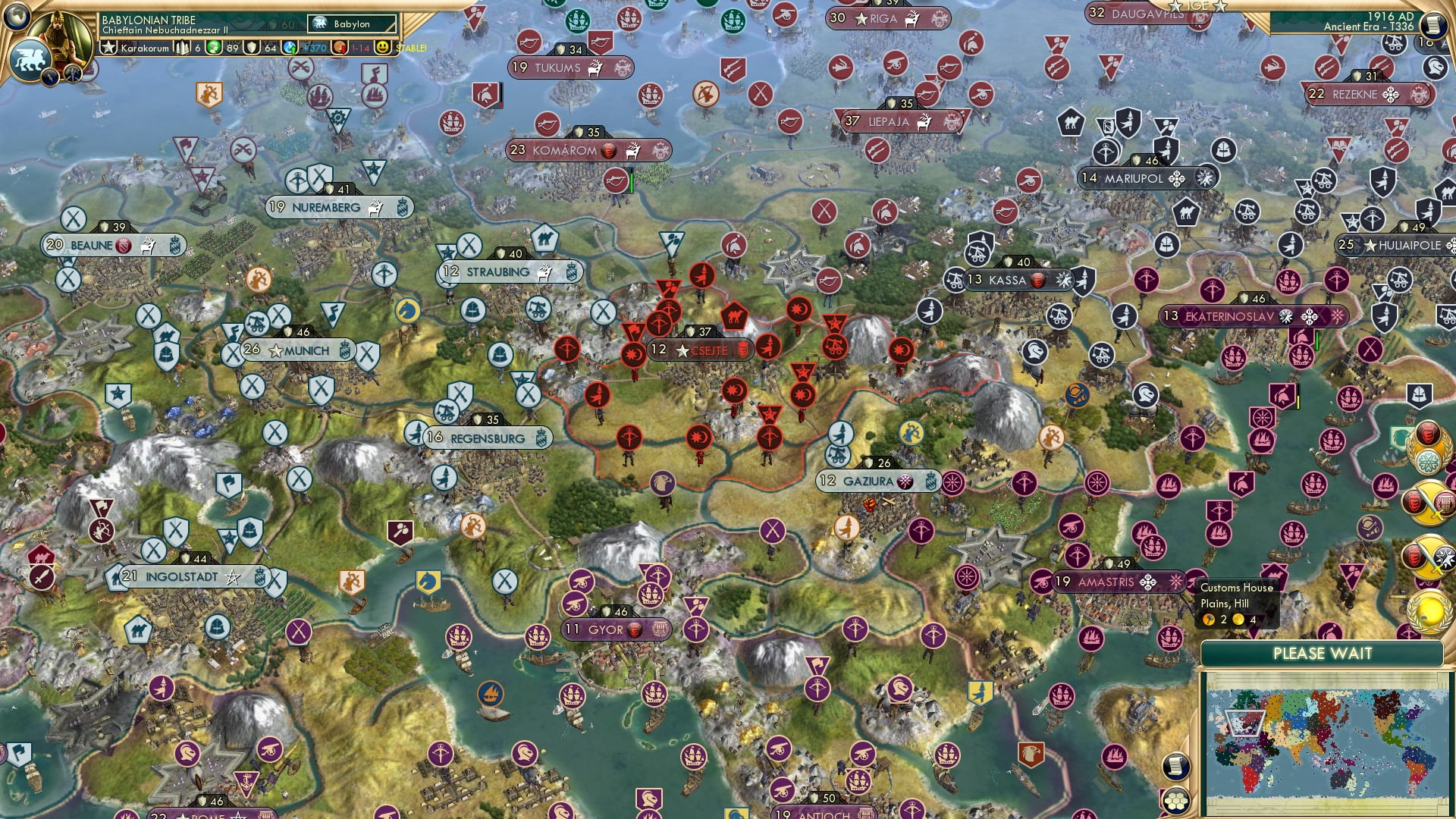The image size is (1456, 819).
Task: Toggle the hex grid minimap options button
Action: pyautogui.click(x=1175, y=801)
